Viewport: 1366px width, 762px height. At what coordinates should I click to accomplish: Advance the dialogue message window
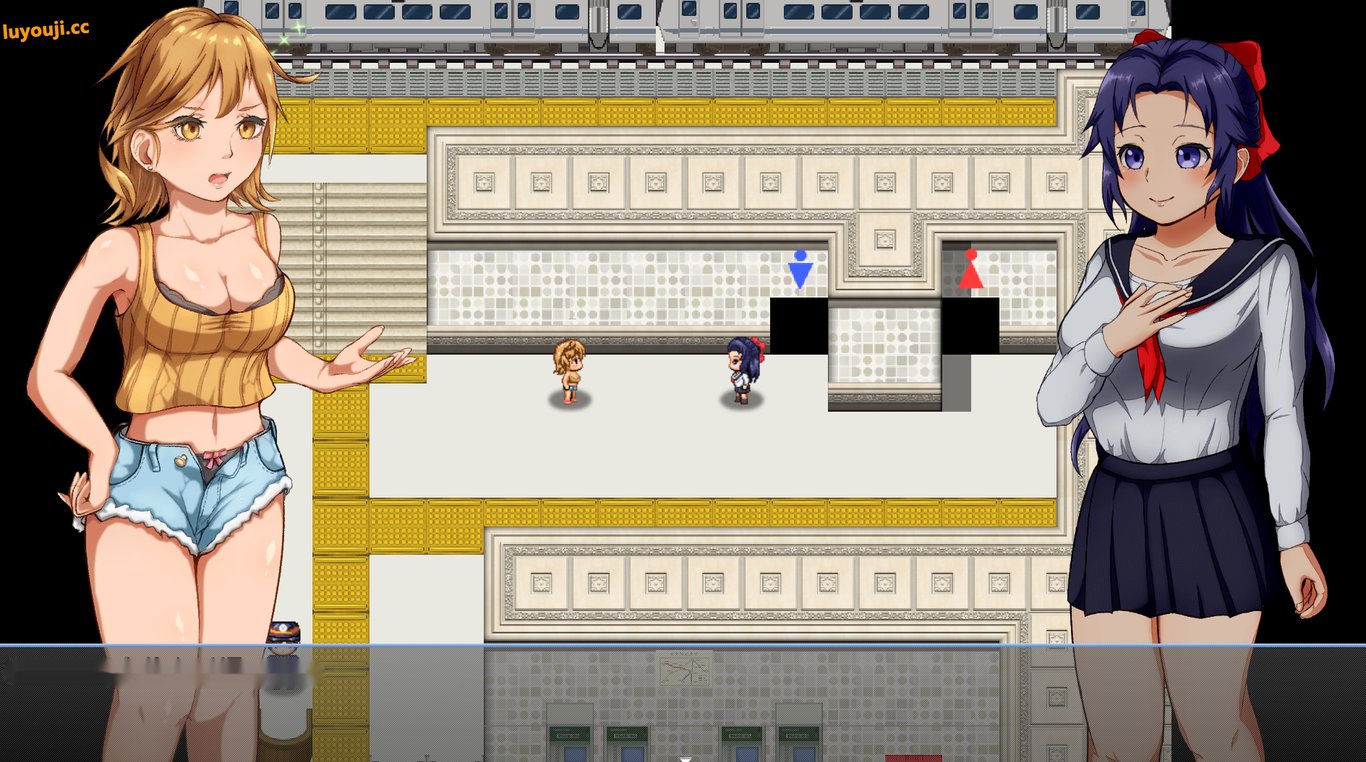coord(683,702)
